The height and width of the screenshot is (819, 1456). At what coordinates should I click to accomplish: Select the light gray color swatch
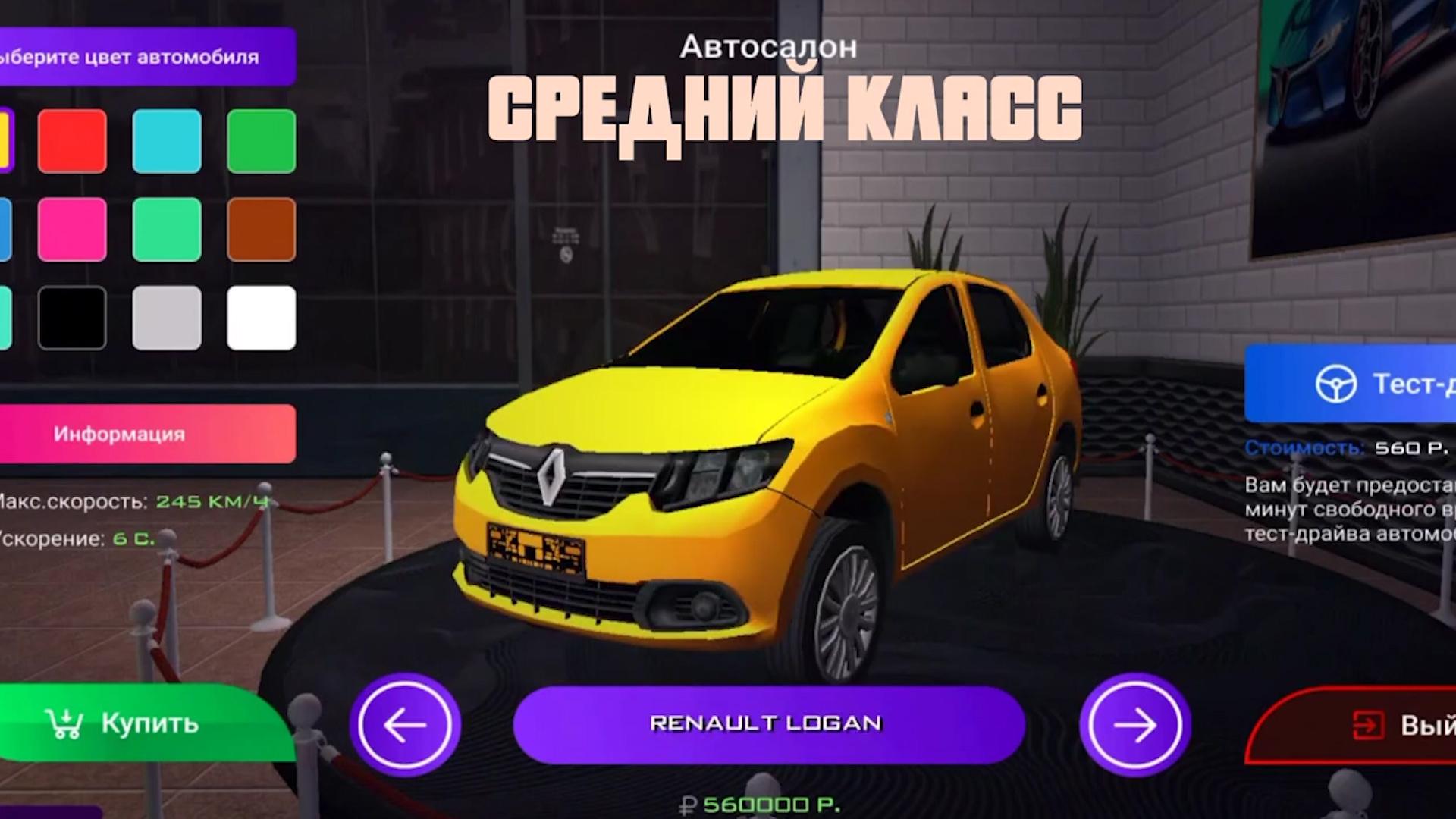pyautogui.click(x=167, y=318)
